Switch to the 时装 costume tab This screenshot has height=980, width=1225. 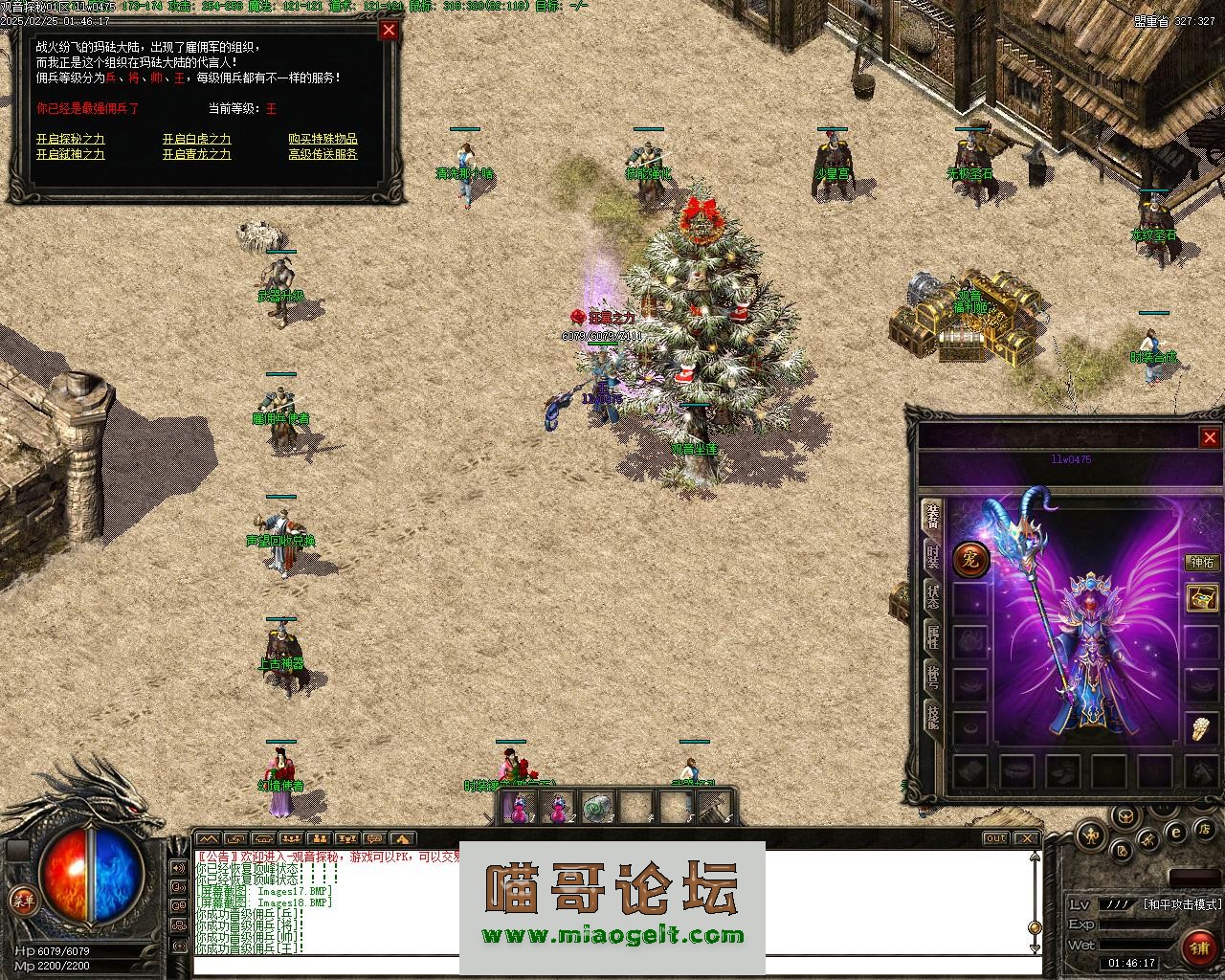point(932,555)
